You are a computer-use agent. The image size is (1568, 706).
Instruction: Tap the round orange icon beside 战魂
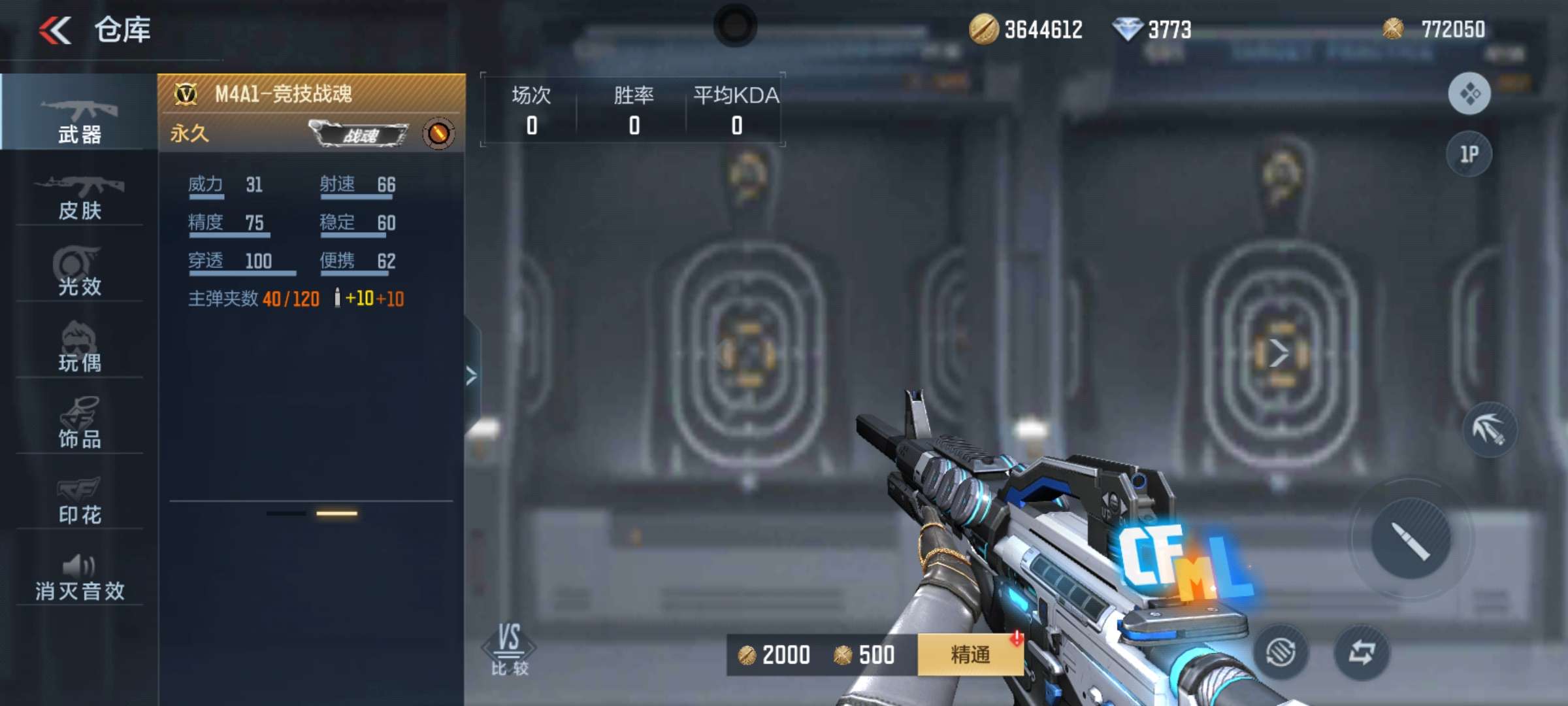point(438,134)
